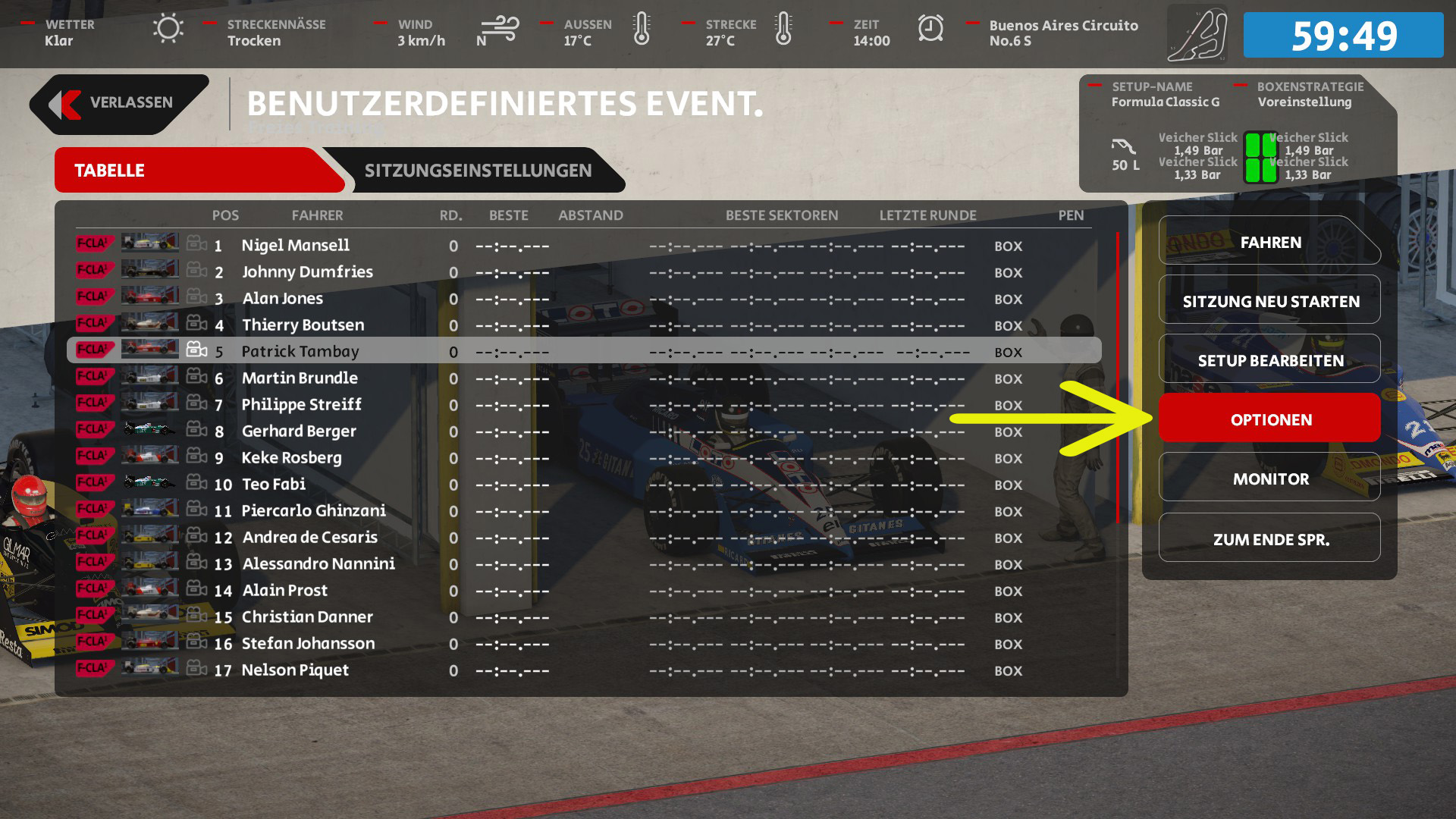Screen dimensions: 1456x819
Task: Select Nigel Mansell's row
Action: pos(296,246)
